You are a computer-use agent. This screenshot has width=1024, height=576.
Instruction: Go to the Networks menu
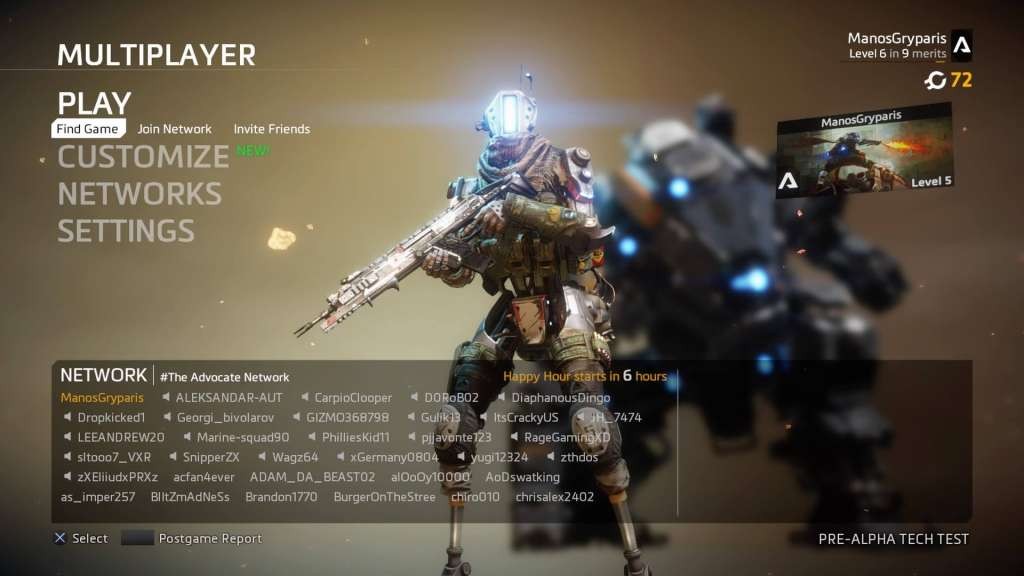pyautogui.click(x=139, y=194)
